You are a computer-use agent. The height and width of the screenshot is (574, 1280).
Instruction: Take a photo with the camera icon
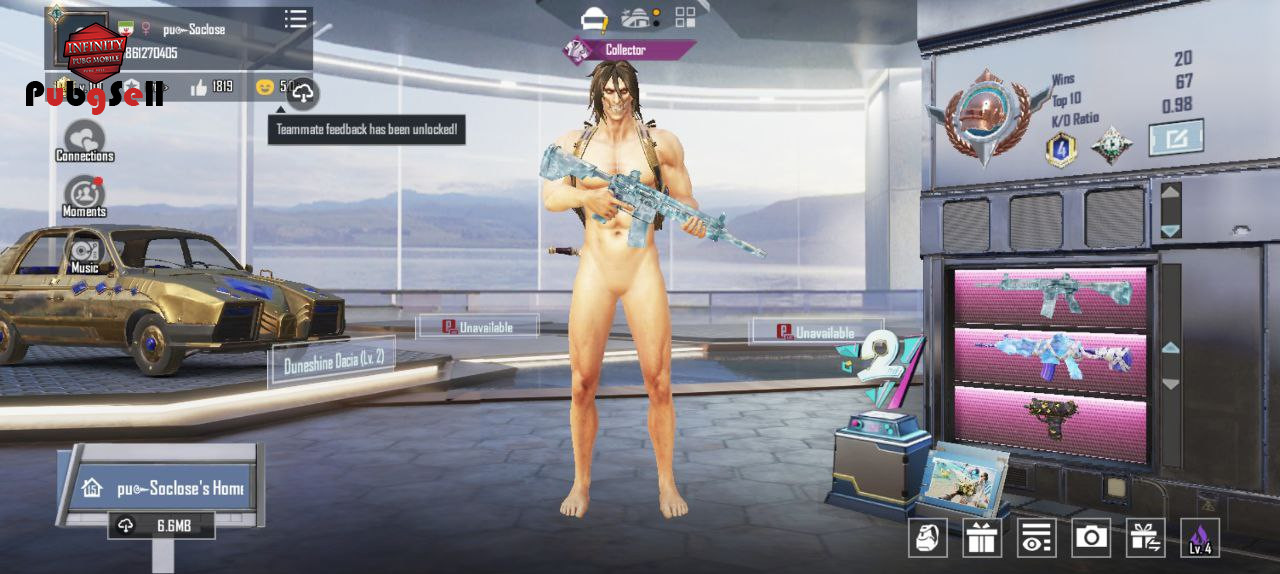[1091, 538]
